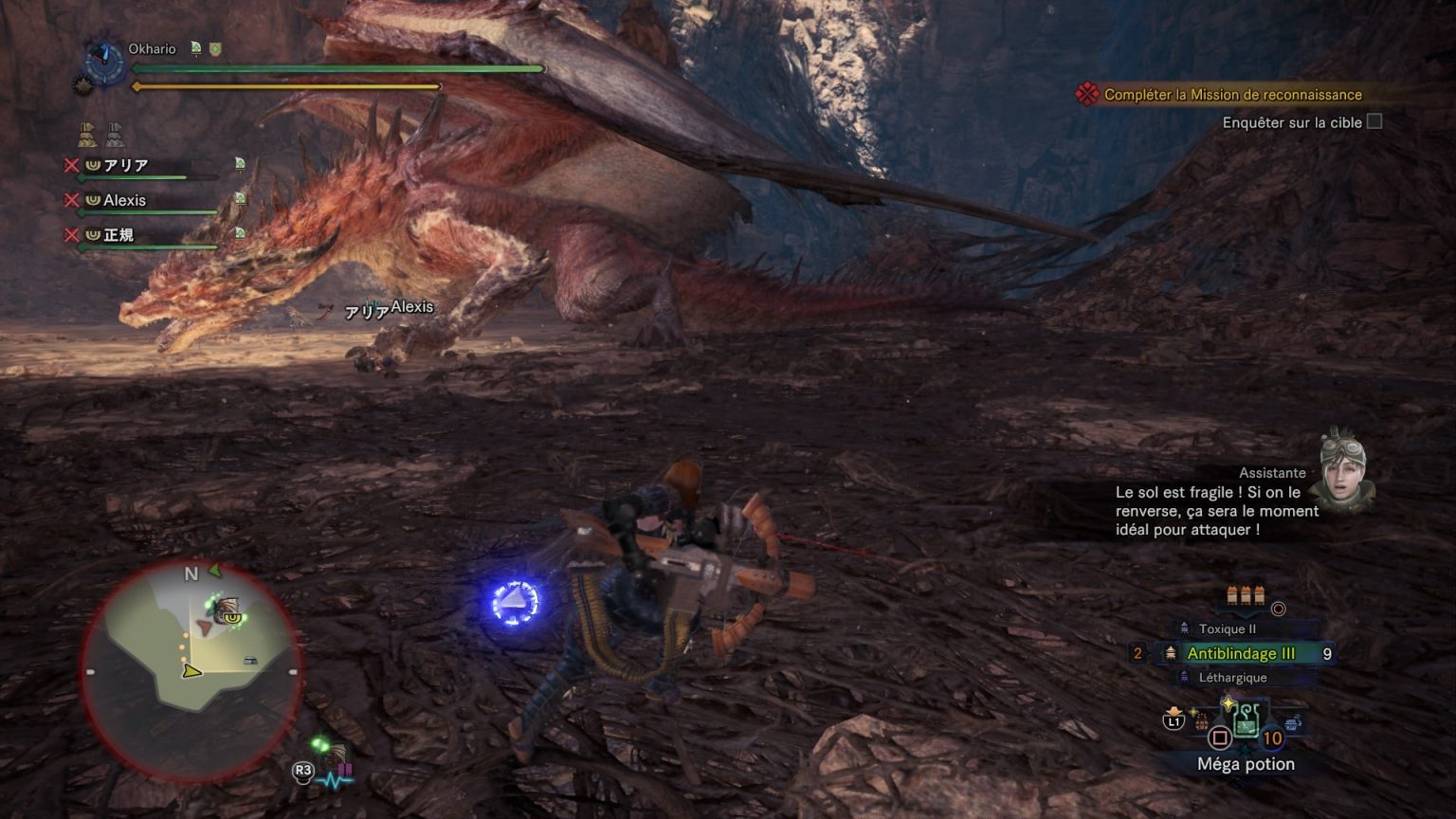Toggle the defense shield buff beside Okhario
The width and height of the screenshot is (1456, 819).
click(215, 48)
